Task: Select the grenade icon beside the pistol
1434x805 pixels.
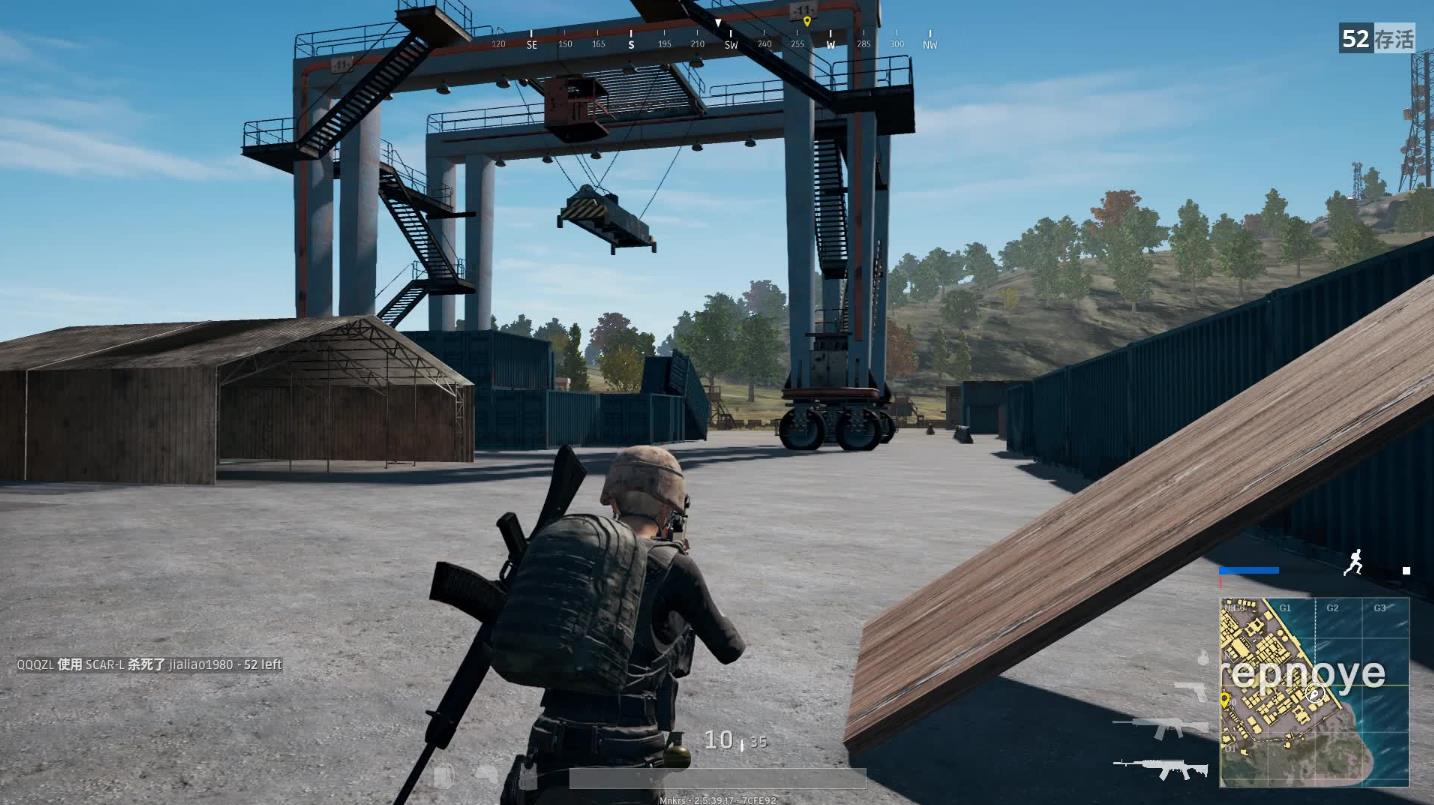Action: (x=1203, y=659)
